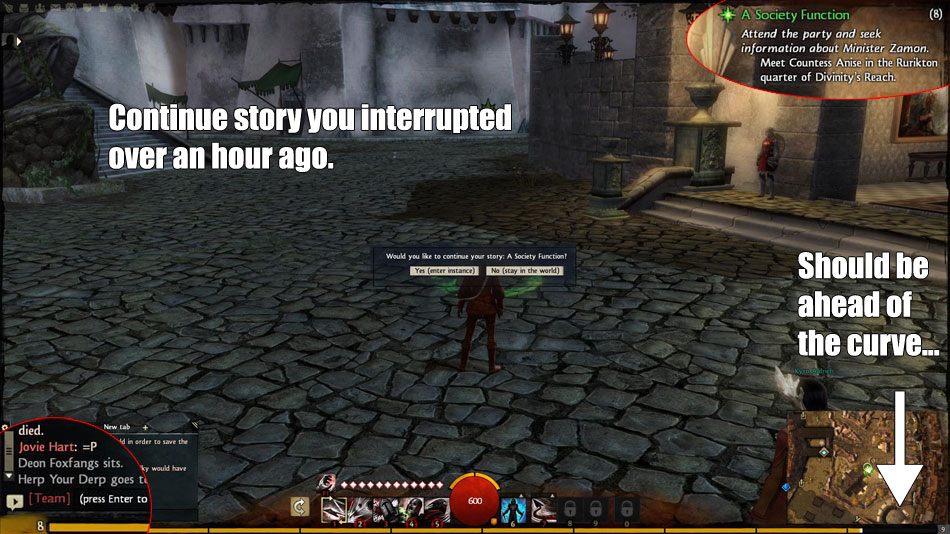Use weapon skill in slot 2
Image resolution: width=950 pixels, height=534 pixels.
pos(361,508)
